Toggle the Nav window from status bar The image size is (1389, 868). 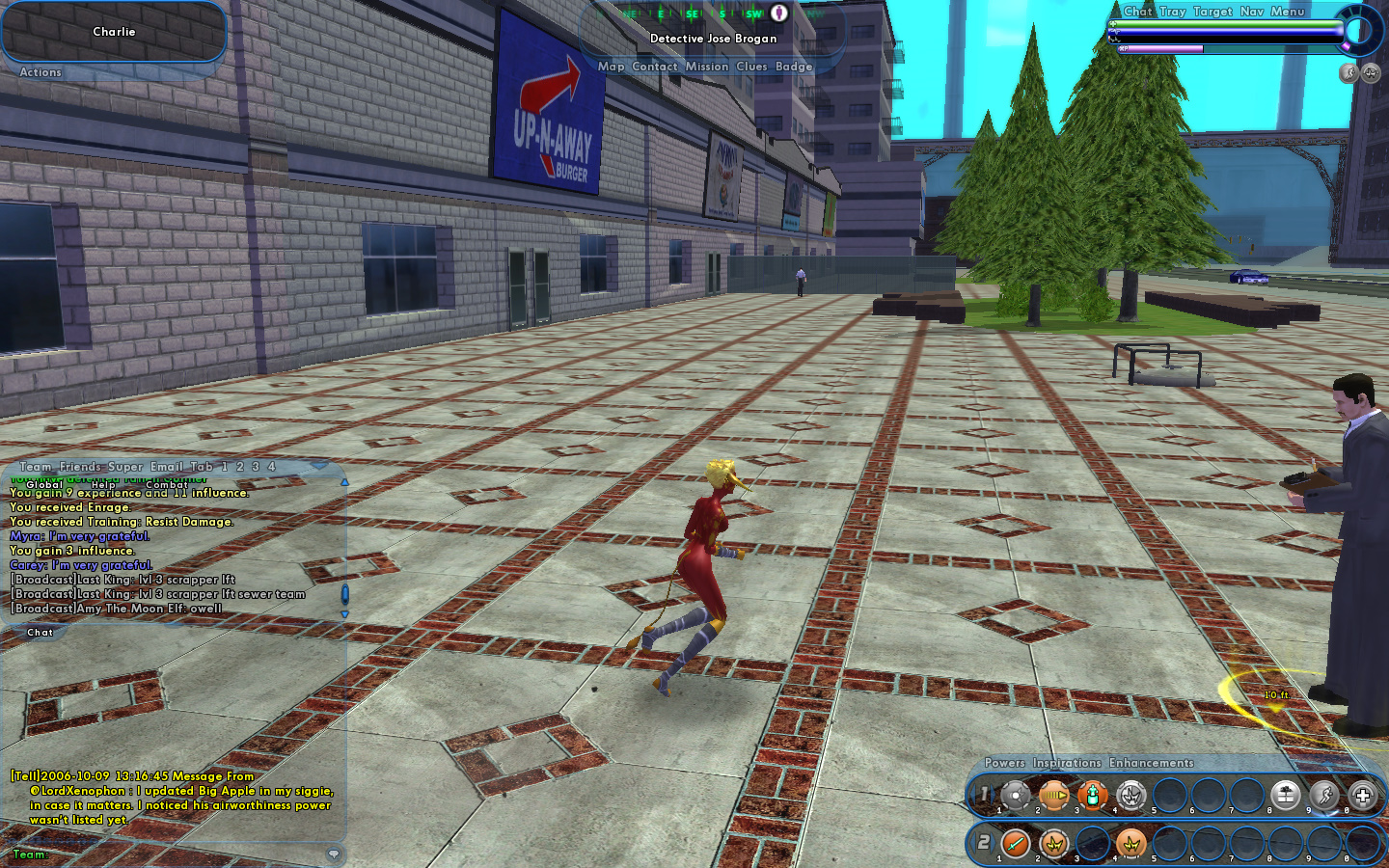click(1252, 12)
